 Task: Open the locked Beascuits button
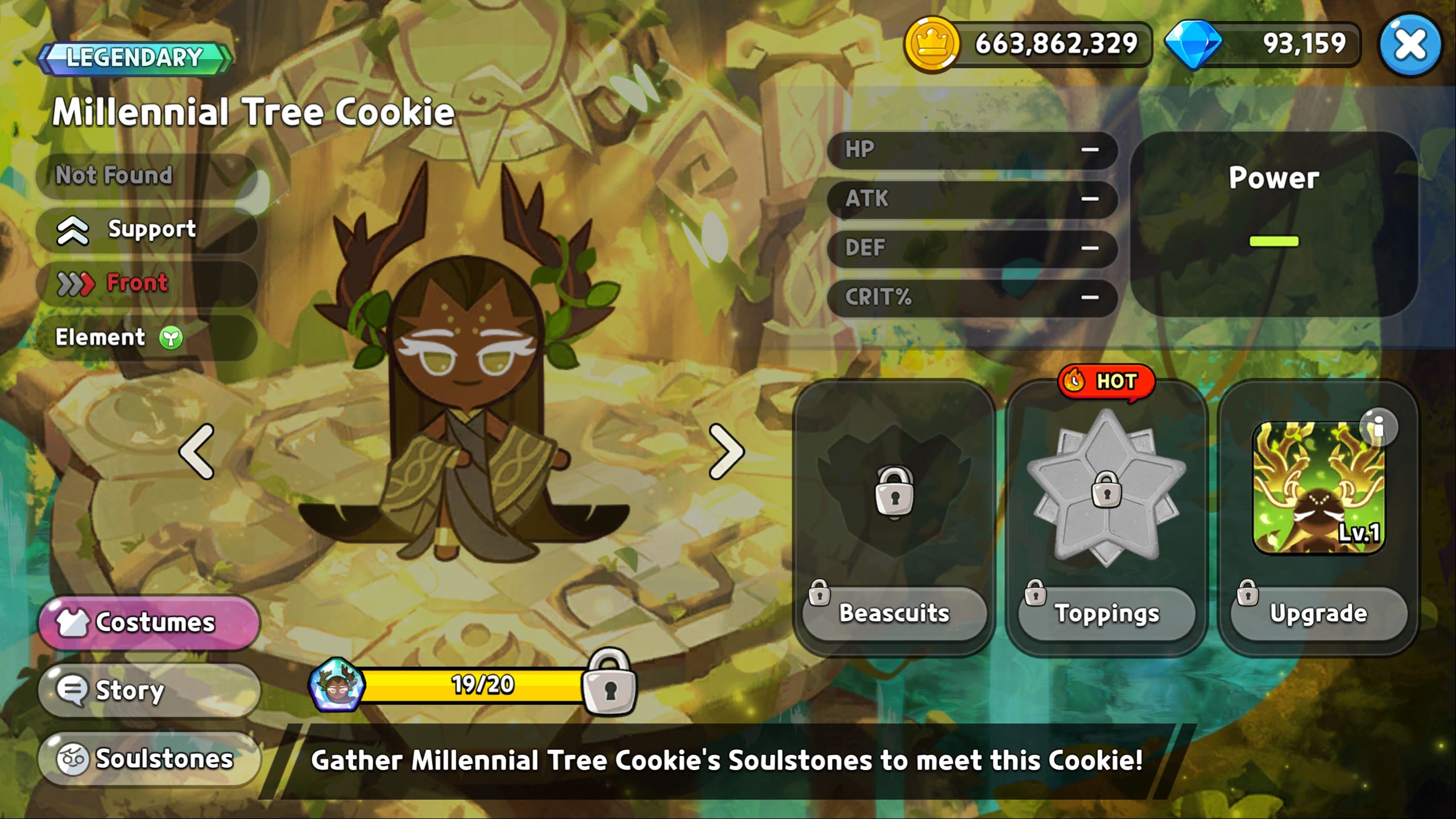coord(894,613)
